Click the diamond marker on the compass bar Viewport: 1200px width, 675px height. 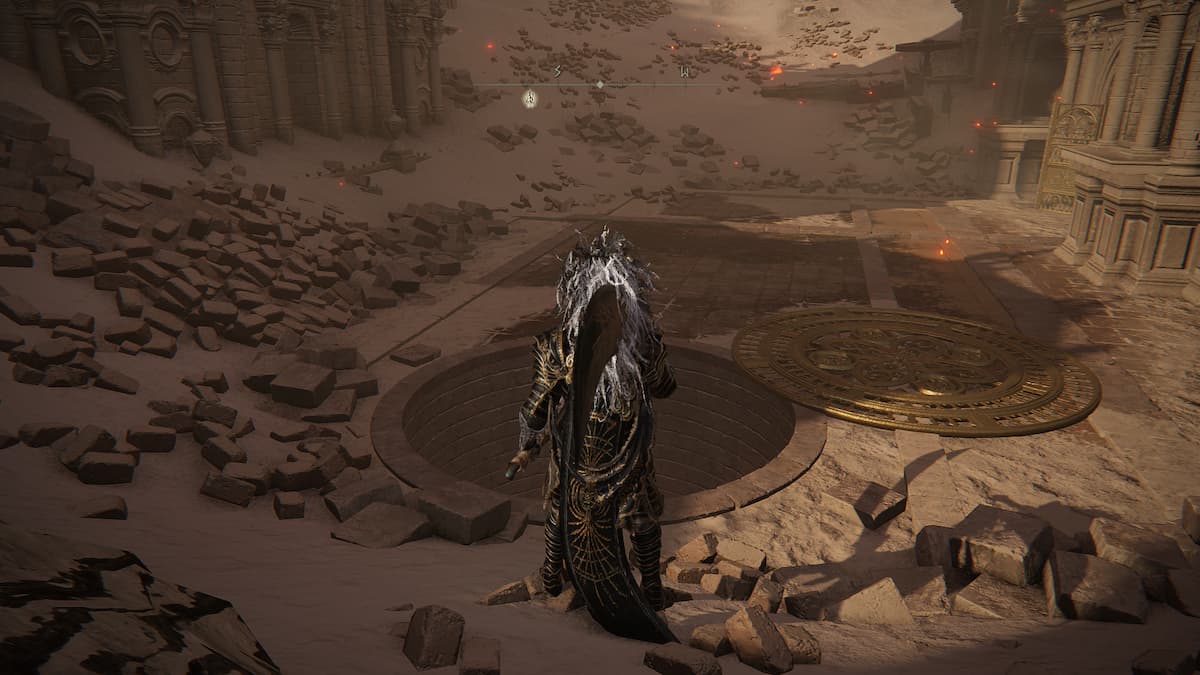(x=599, y=84)
